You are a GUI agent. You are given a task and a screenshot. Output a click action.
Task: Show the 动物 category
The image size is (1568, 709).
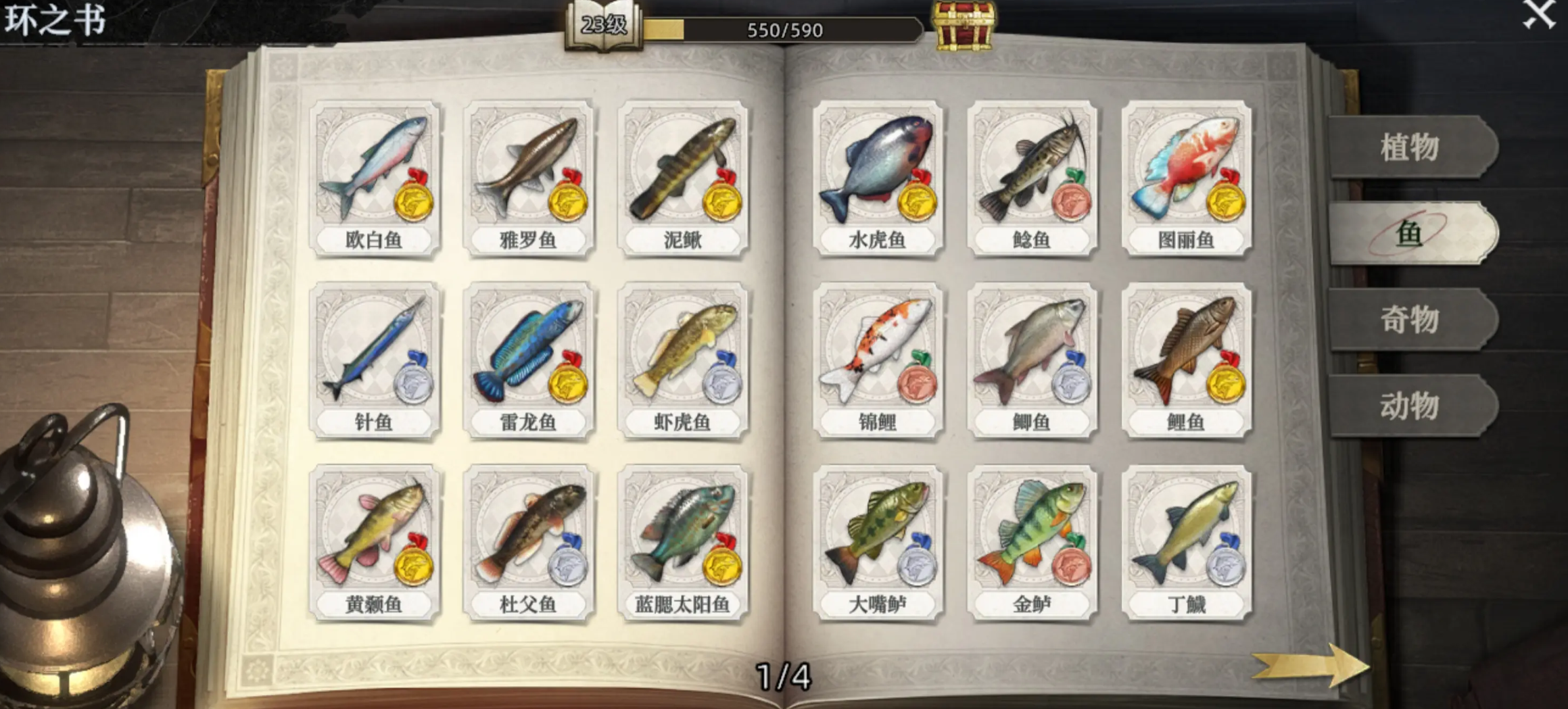pyautogui.click(x=1411, y=406)
